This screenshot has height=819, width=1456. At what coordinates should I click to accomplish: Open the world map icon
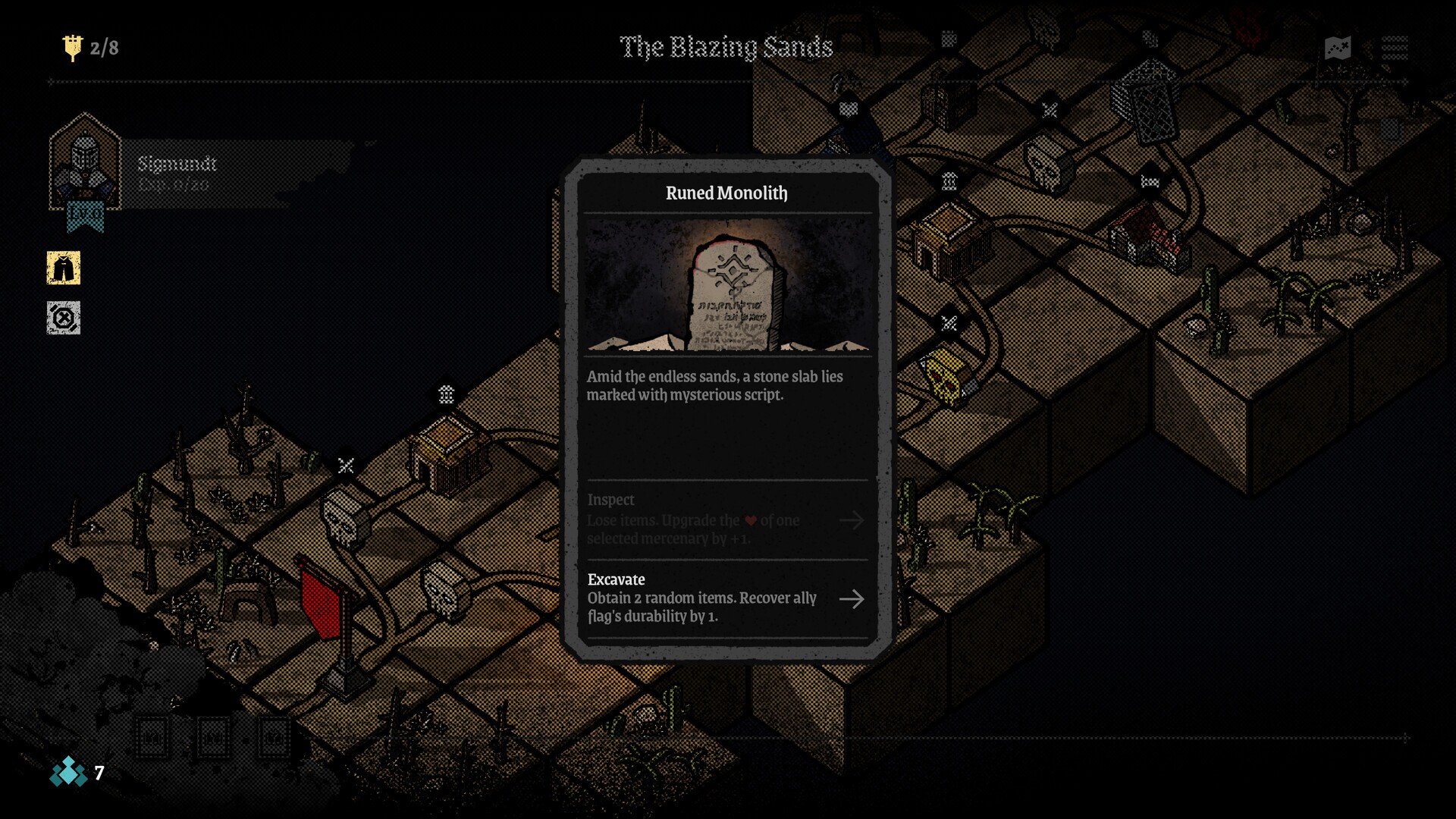(x=1338, y=48)
